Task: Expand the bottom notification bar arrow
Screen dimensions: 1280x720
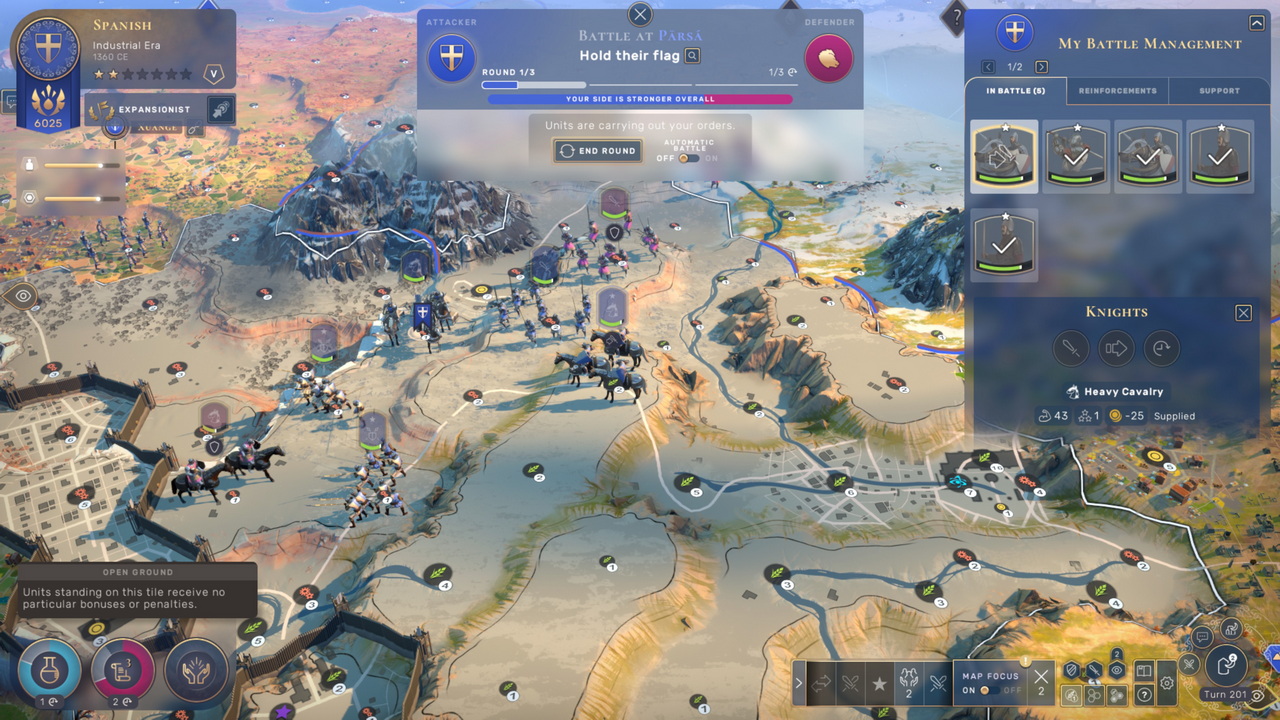Action: click(x=798, y=684)
